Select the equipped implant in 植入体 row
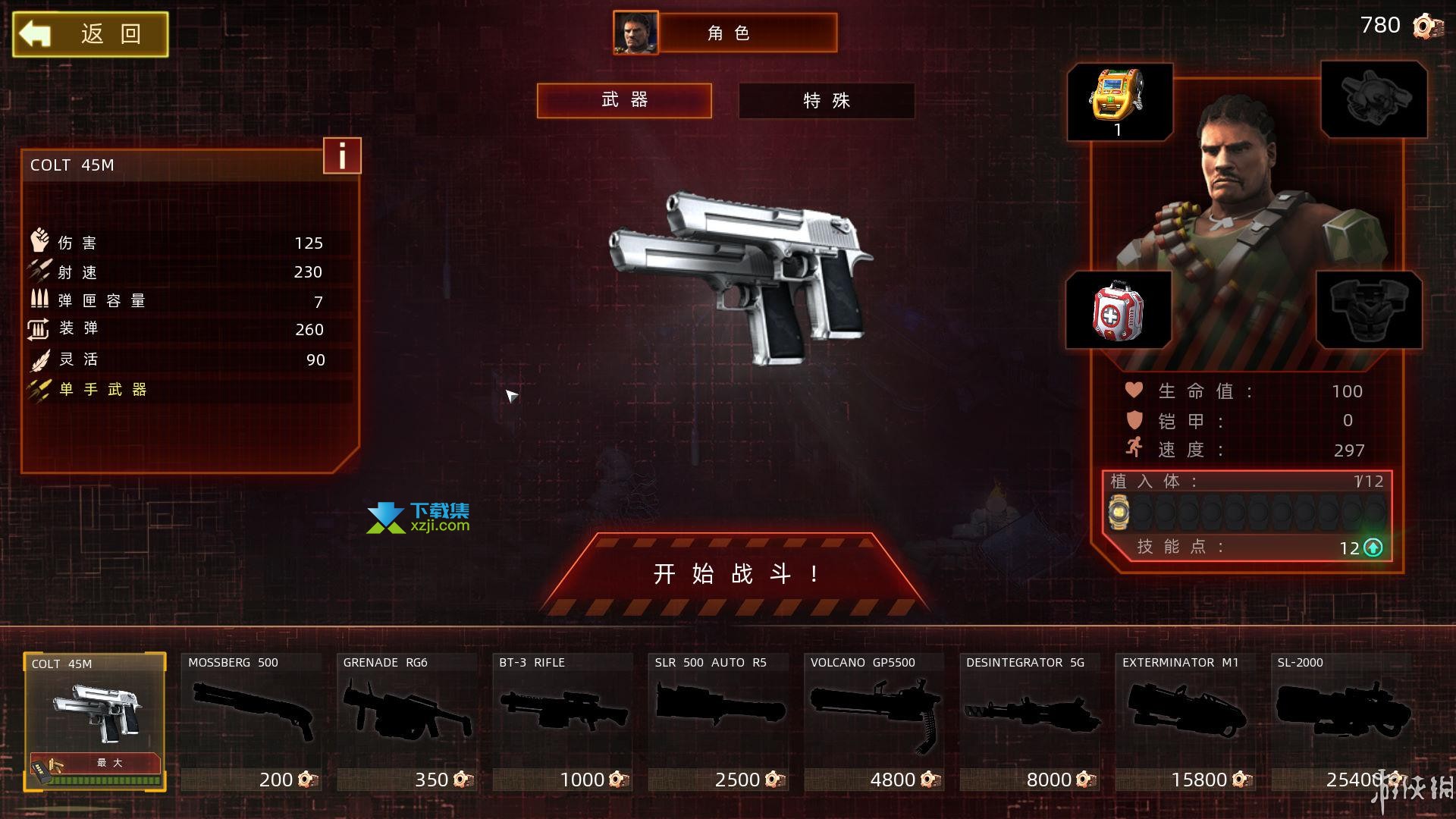Viewport: 1456px width, 819px height. (1119, 512)
